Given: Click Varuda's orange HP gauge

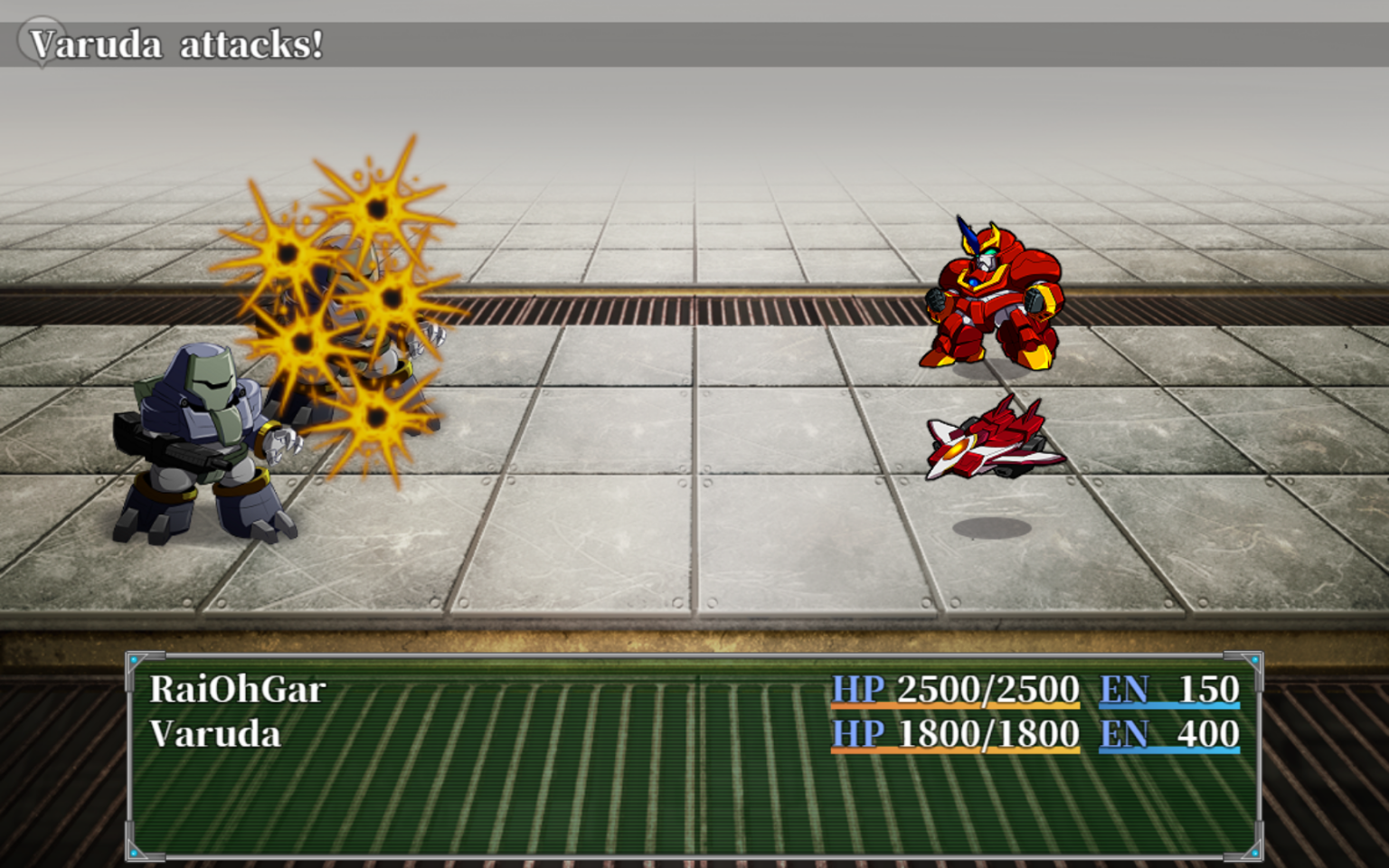Looking at the screenshot, I should click(954, 749).
